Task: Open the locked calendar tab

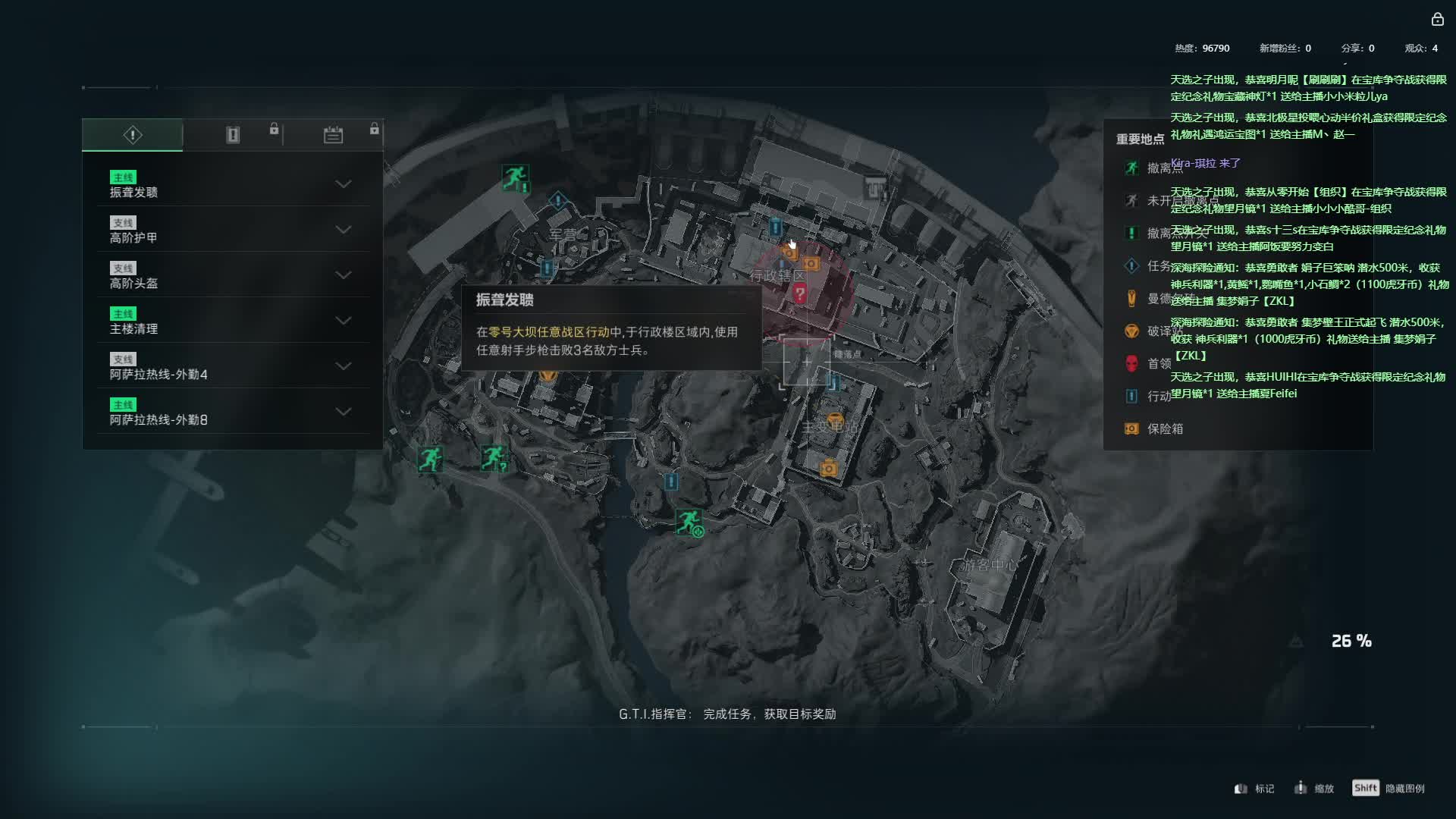Action: (x=334, y=135)
